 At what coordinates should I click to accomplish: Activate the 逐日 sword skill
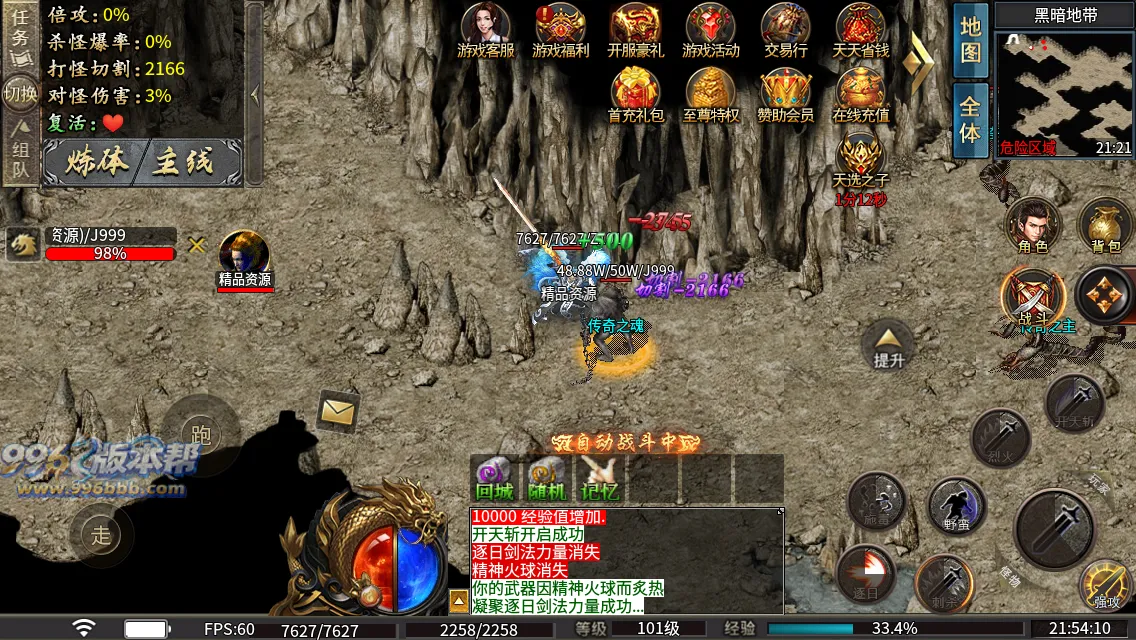pyautogui.click(x=866, y=574)
